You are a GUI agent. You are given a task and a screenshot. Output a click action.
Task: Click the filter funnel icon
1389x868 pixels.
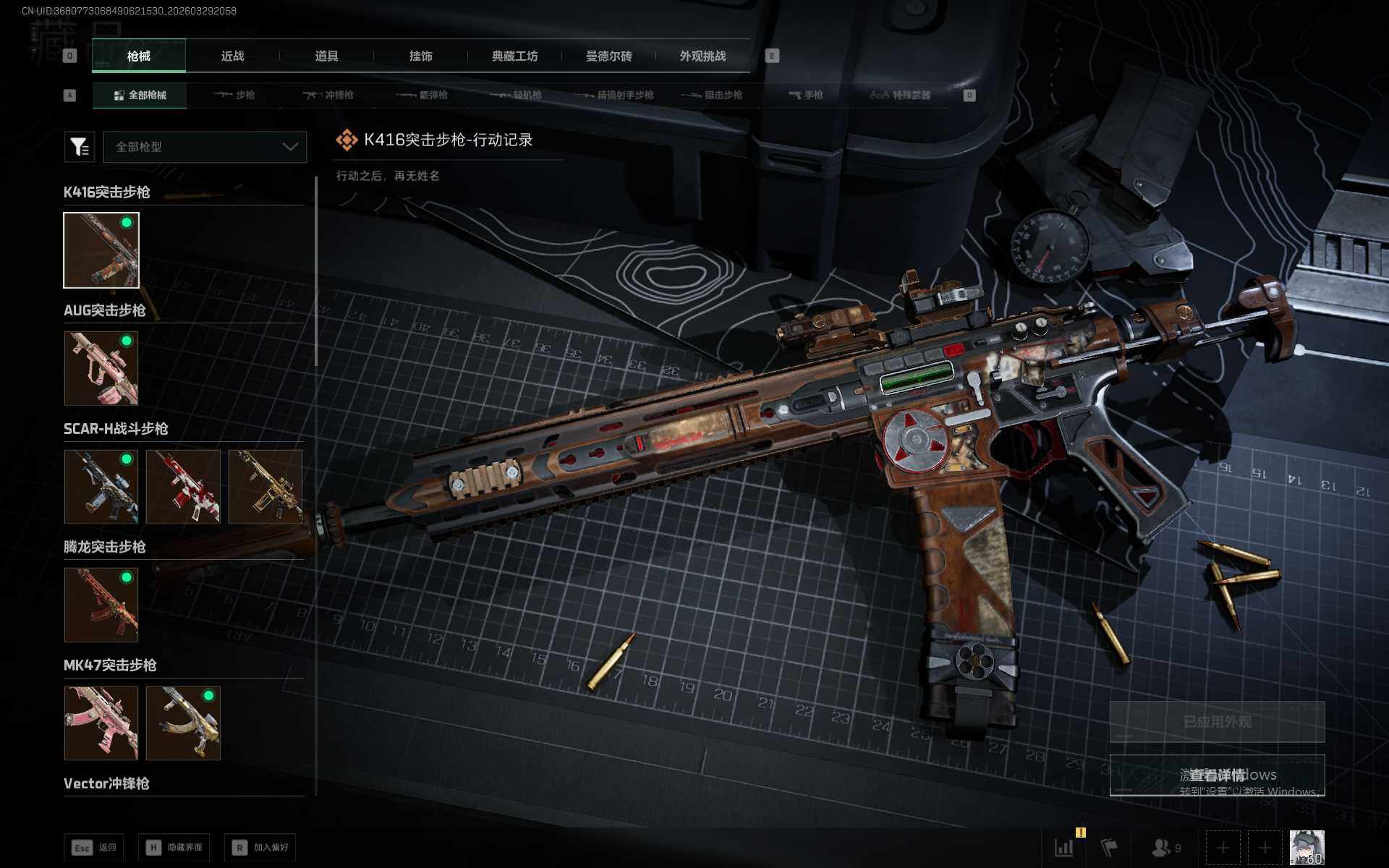[79, 147]
